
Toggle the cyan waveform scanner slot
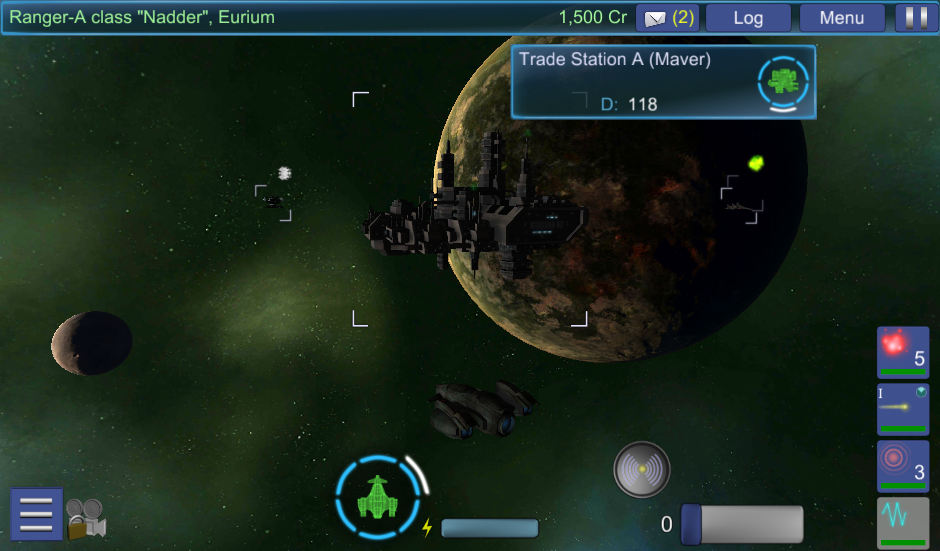(902, 522)
